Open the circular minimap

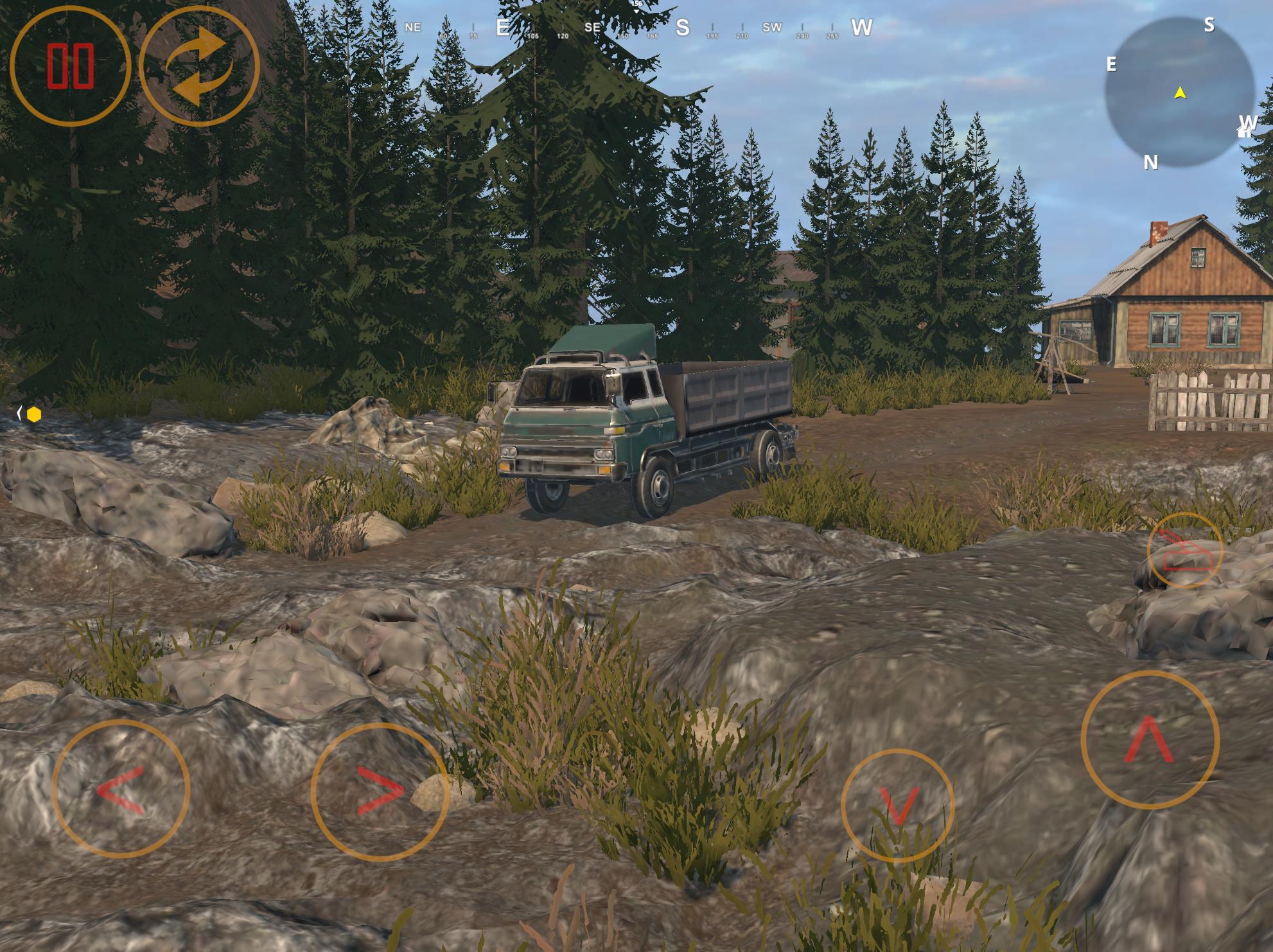pyautogui.click(x=1179, y=93)
